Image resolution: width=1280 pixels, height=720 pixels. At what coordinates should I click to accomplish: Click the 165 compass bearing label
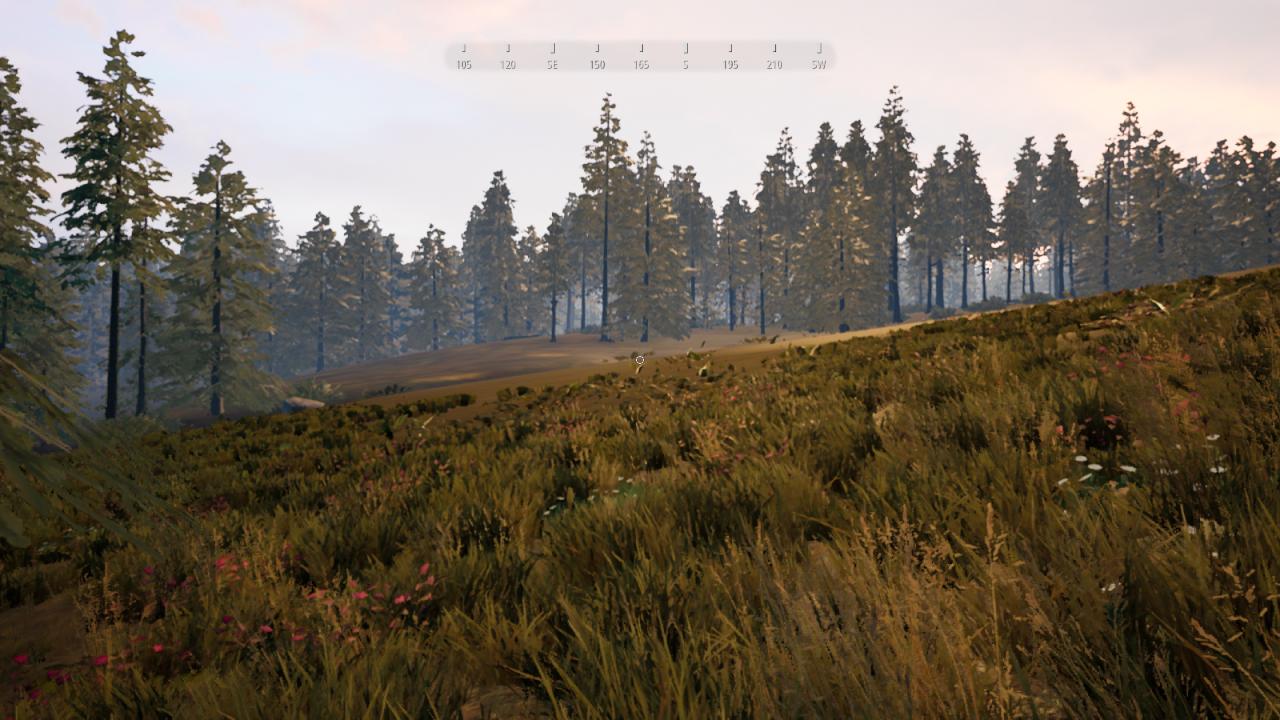641,66
